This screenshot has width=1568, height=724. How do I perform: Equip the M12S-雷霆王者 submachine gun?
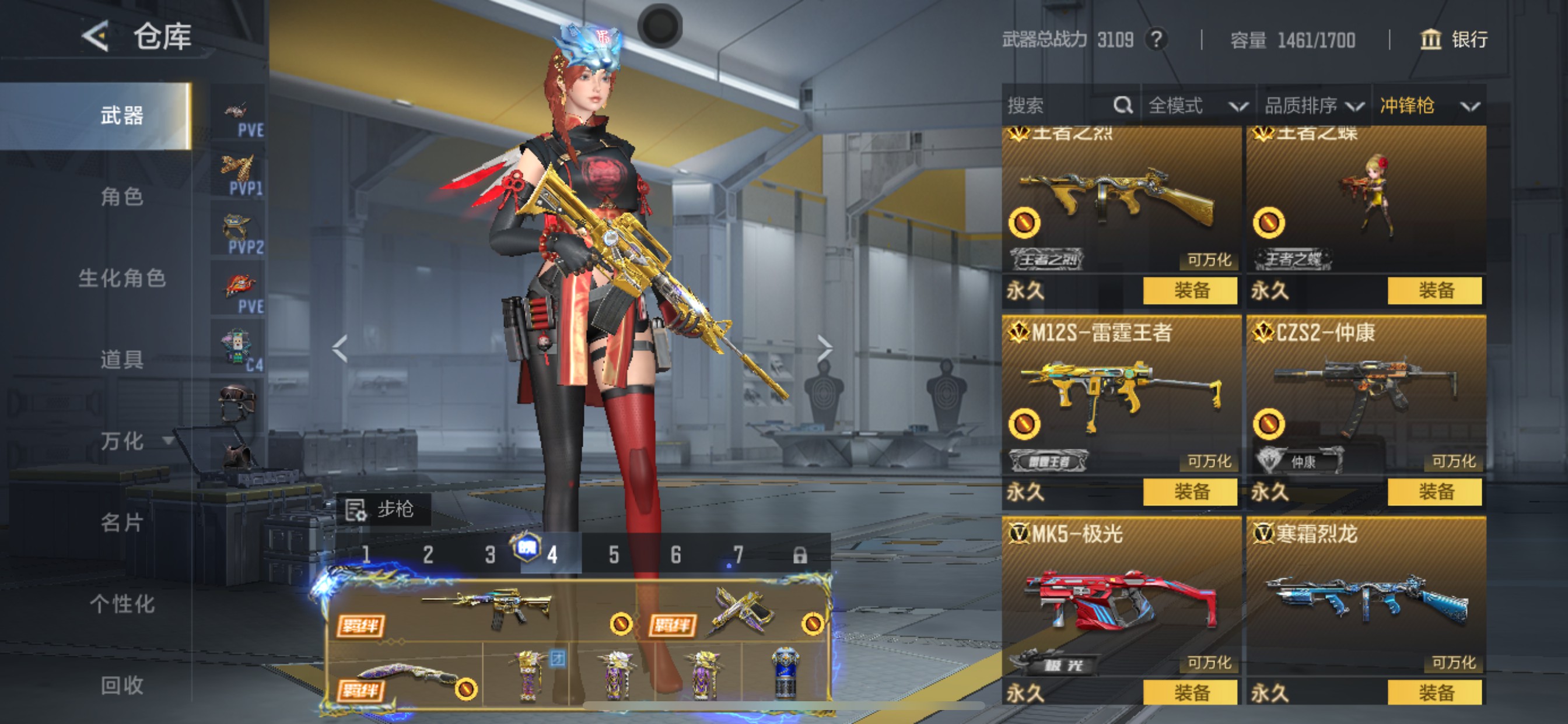1190,491
